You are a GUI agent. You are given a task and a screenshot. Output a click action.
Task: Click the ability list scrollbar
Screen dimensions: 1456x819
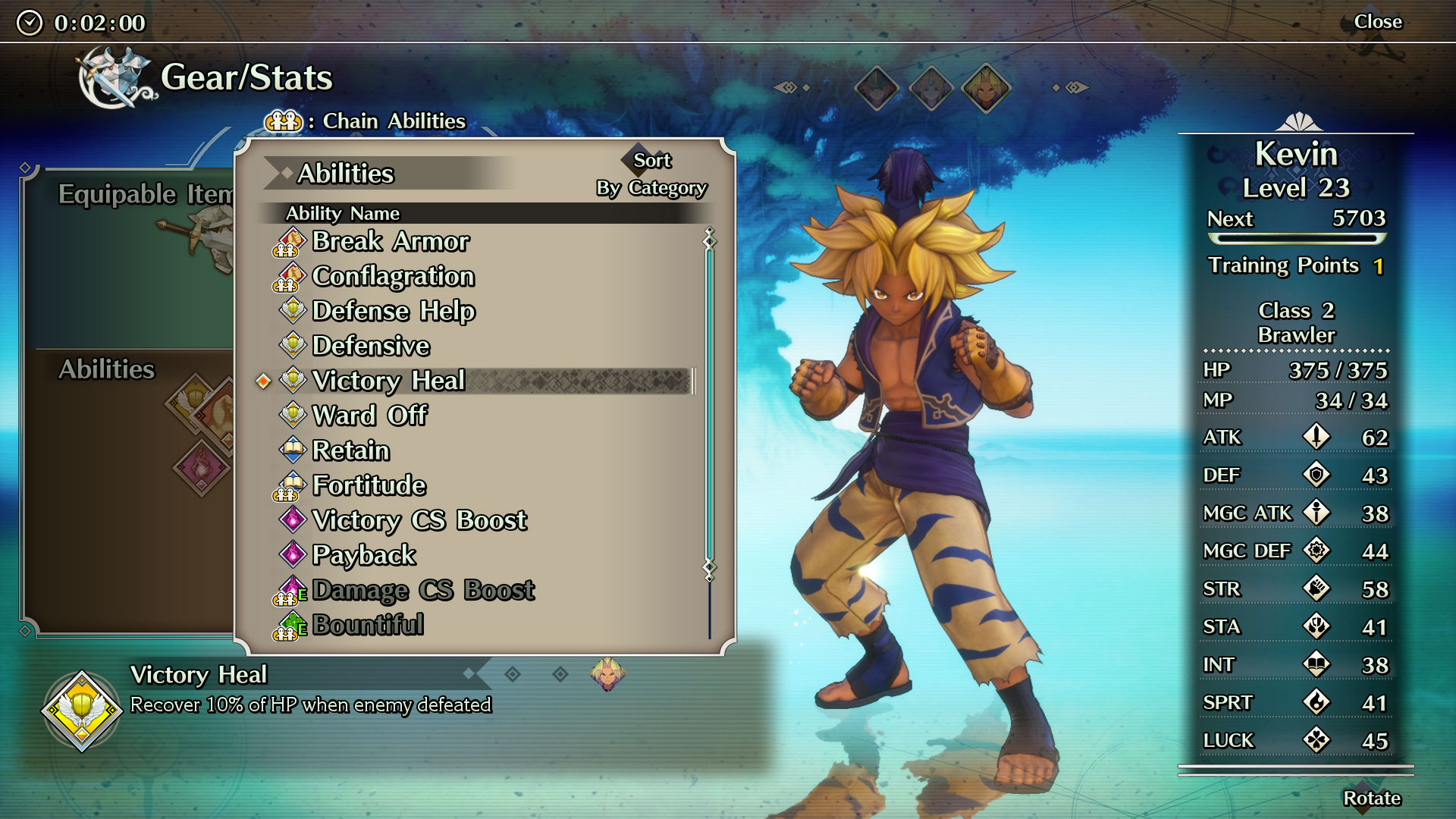click(x=710, y=402)
